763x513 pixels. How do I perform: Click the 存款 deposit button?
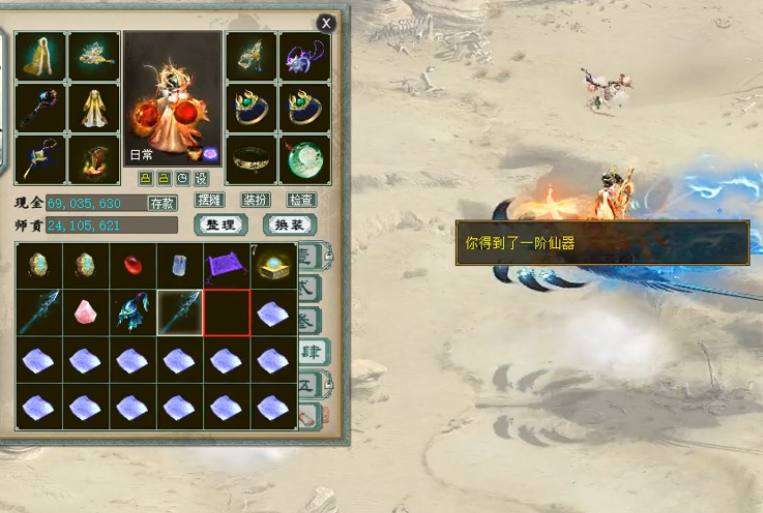click(x=162, y=203)
